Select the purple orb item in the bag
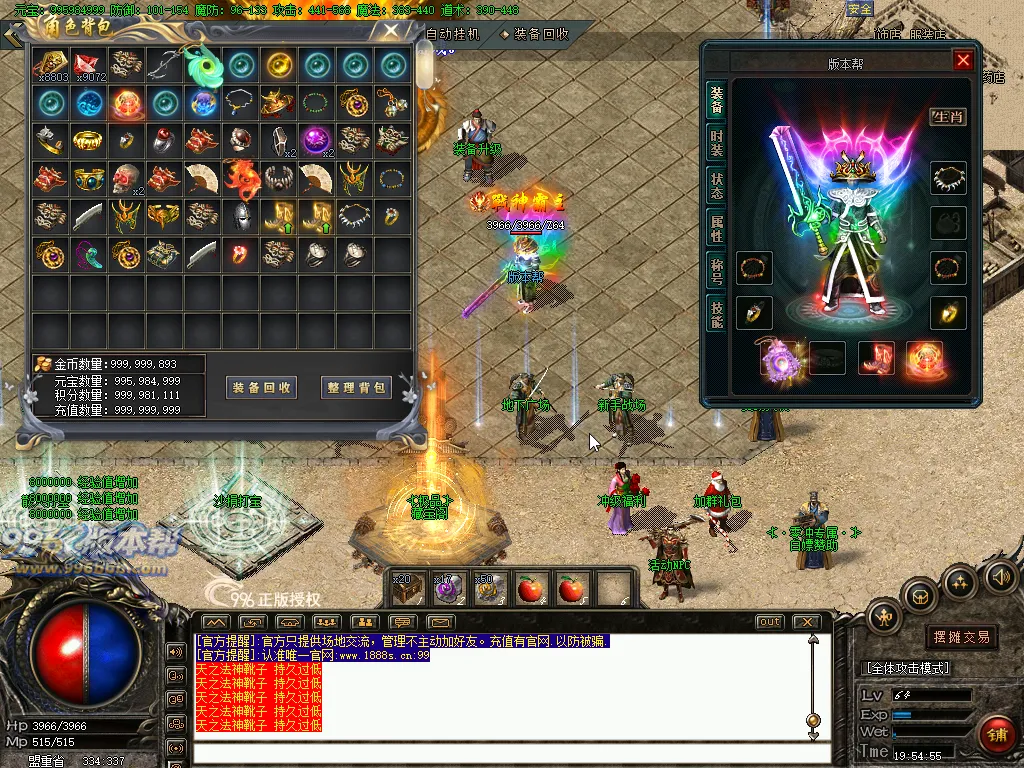This screenshot has width=1024, height=768. [x=317, y=140]
